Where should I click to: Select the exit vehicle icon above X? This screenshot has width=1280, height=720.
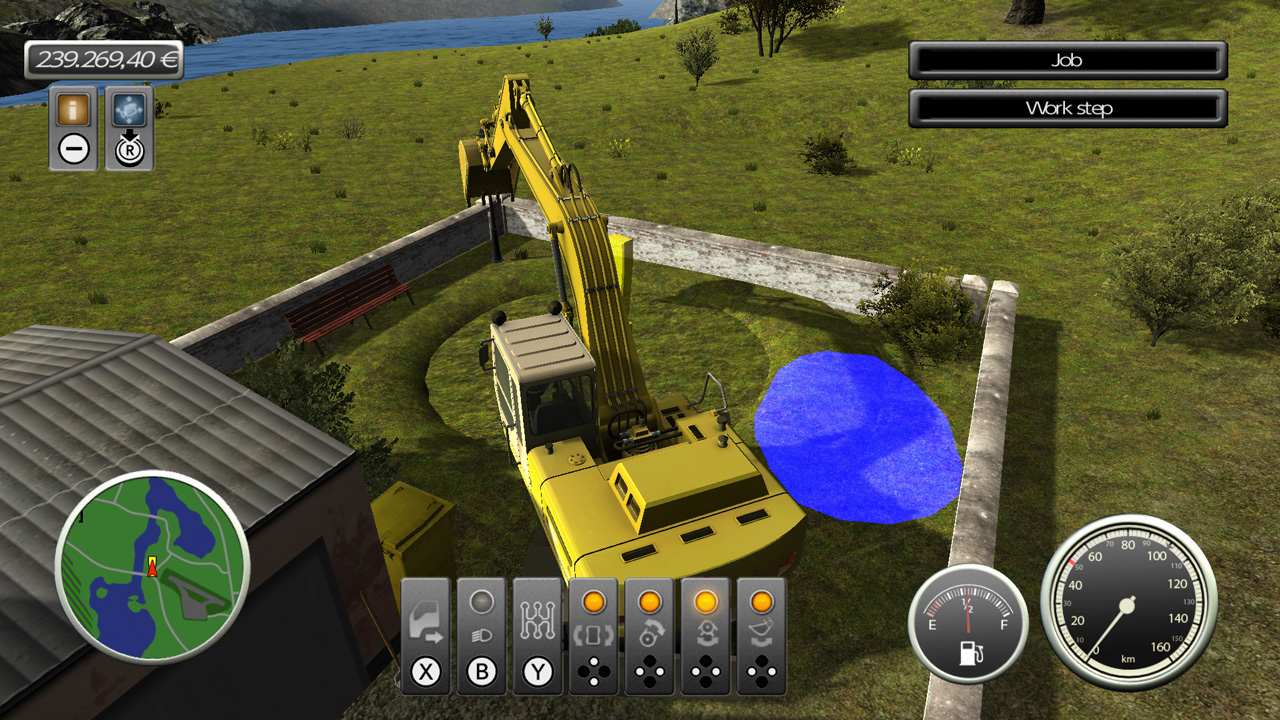tap(425, 621)
